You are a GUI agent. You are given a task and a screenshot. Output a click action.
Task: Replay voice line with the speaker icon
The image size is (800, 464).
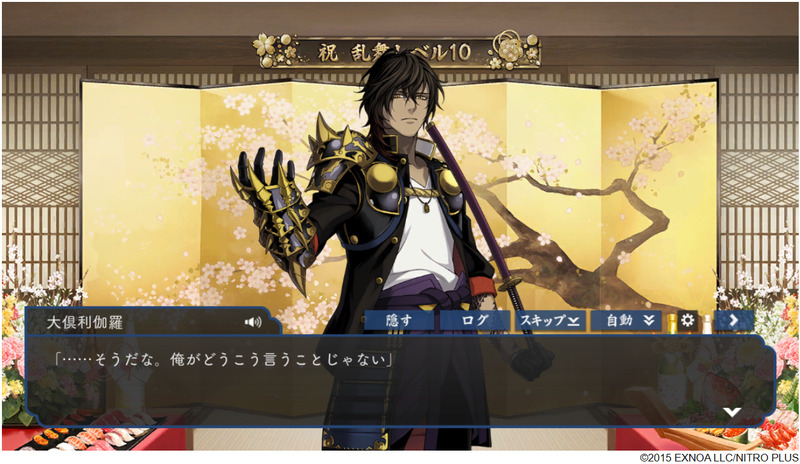click(252, 322)
